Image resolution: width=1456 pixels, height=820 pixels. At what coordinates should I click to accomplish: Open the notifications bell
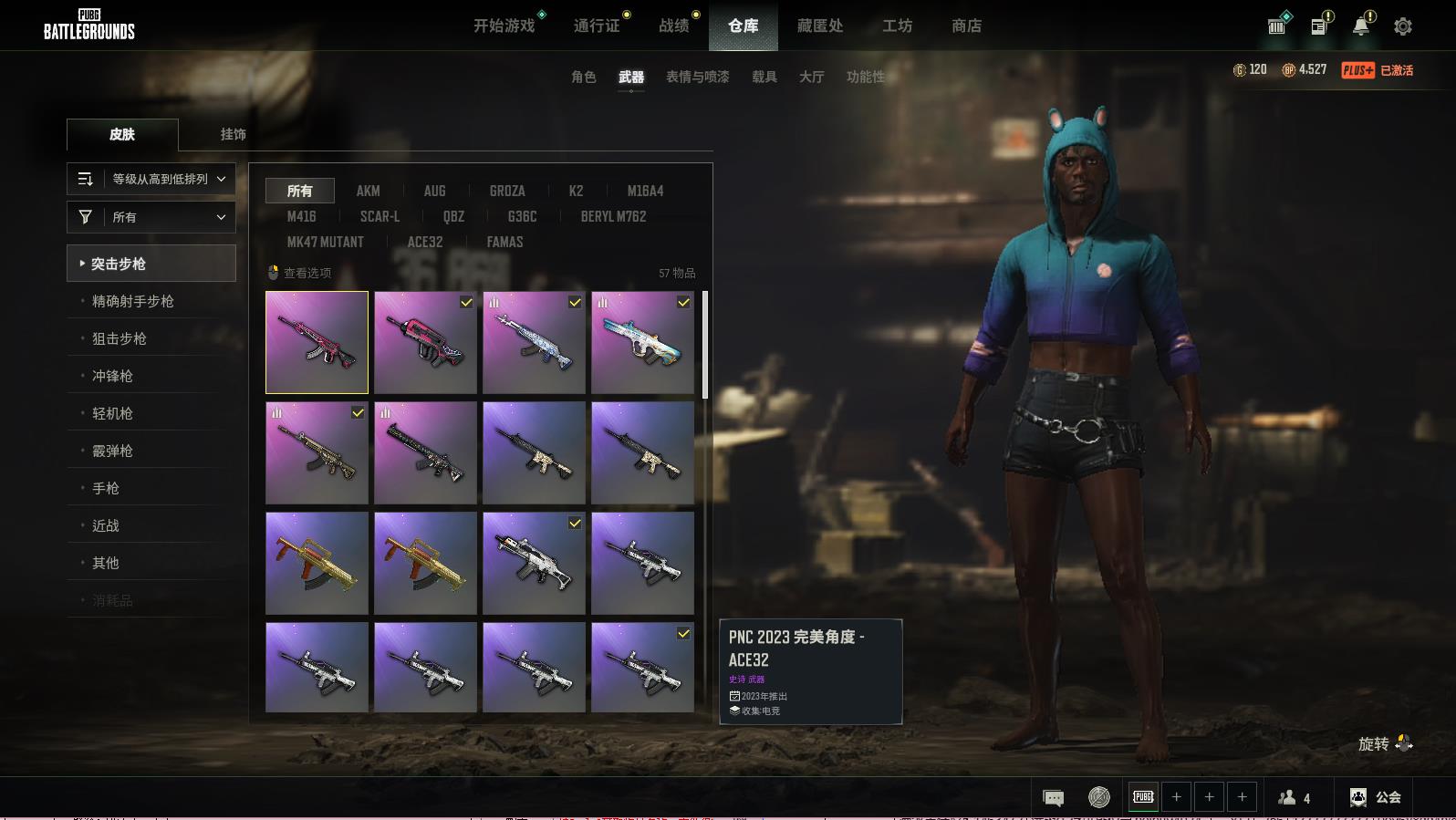(1360, 26)
